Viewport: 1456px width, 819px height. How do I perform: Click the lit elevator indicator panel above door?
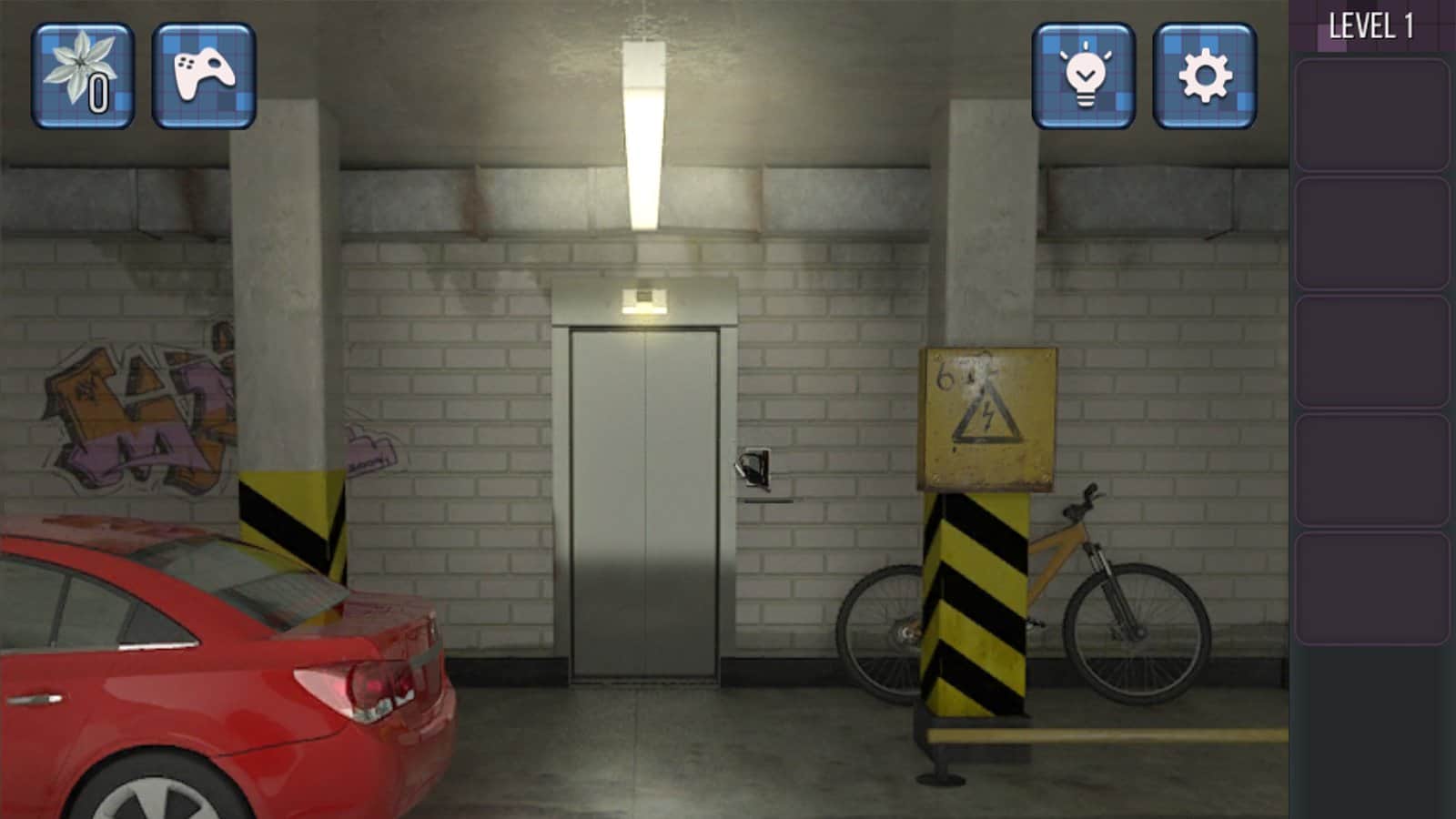(643, 297)
